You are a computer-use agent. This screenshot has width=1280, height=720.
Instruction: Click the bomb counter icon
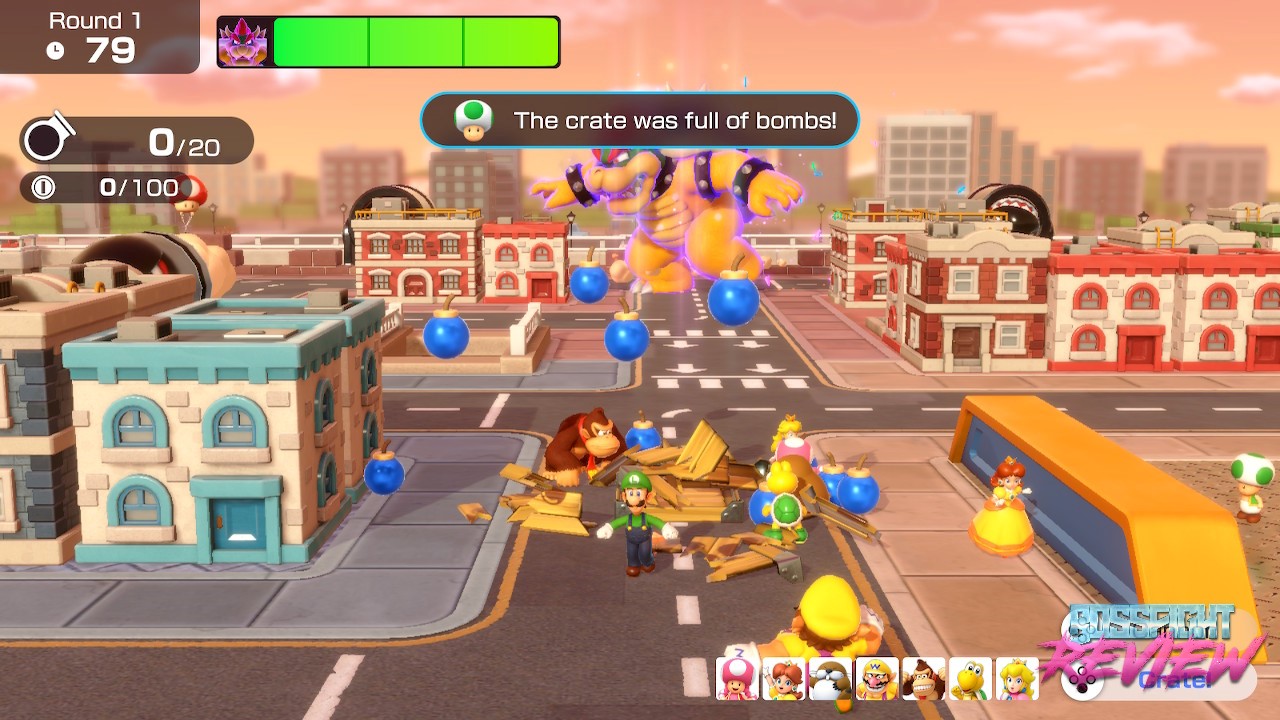point(46,141)
